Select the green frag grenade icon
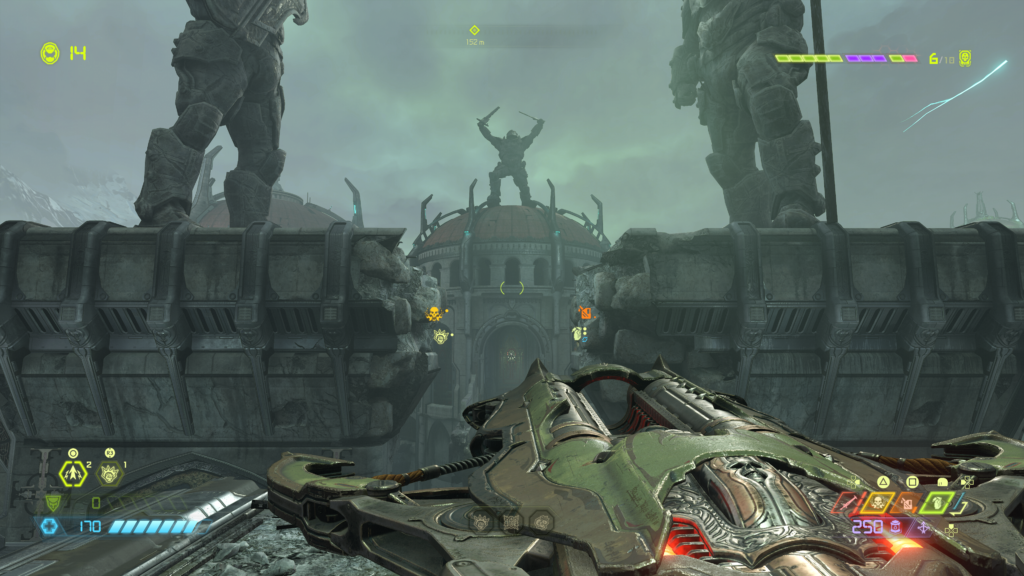The image size is (1024, 576). 935,503
